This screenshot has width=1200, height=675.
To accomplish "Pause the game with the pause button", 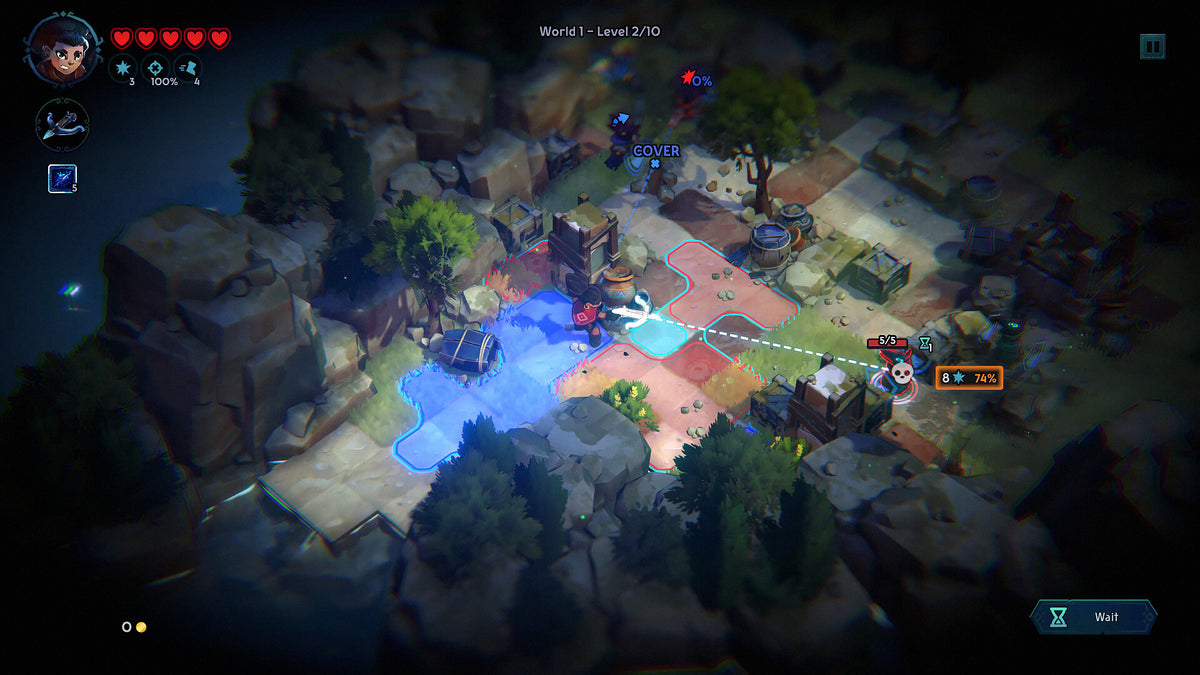I will pos(1152,46).
